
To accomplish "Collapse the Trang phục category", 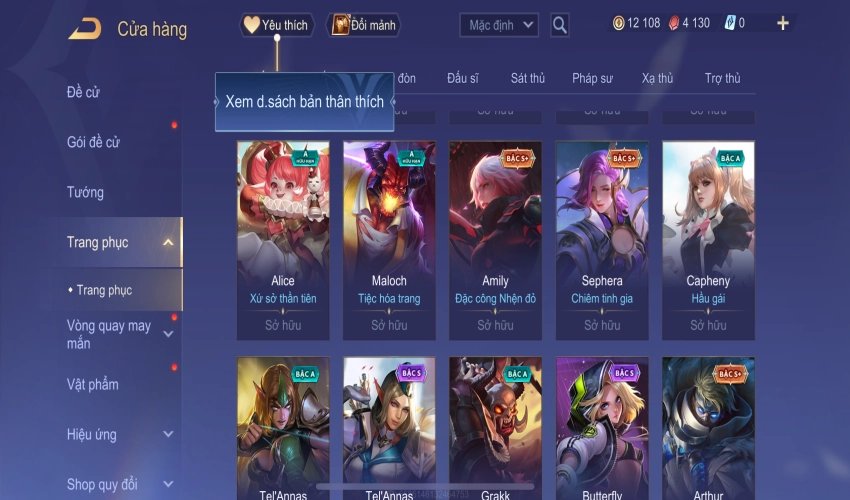I will point(167,242).
